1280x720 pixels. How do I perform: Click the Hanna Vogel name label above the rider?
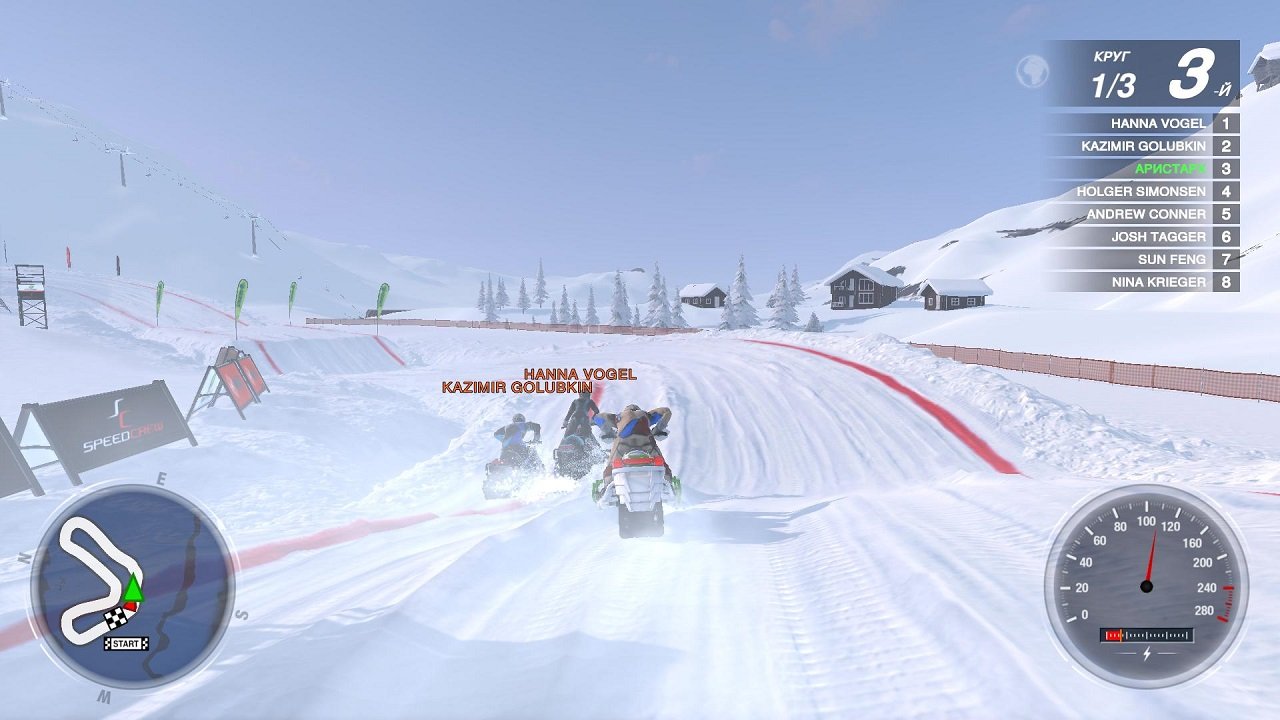(580, 376)
